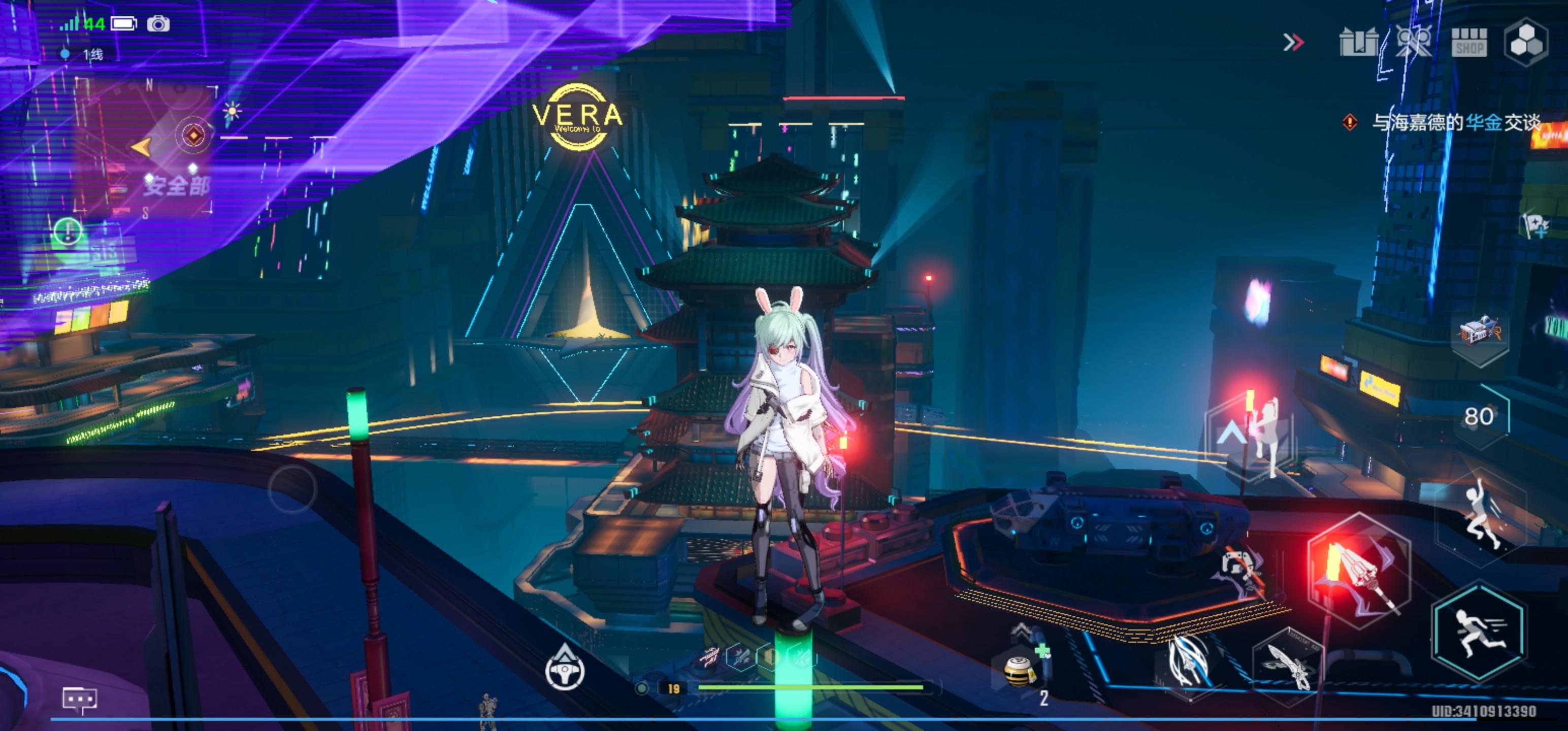Tap the flag icon with plus sign
1568x731 pixels.
tap(1535, 225)
